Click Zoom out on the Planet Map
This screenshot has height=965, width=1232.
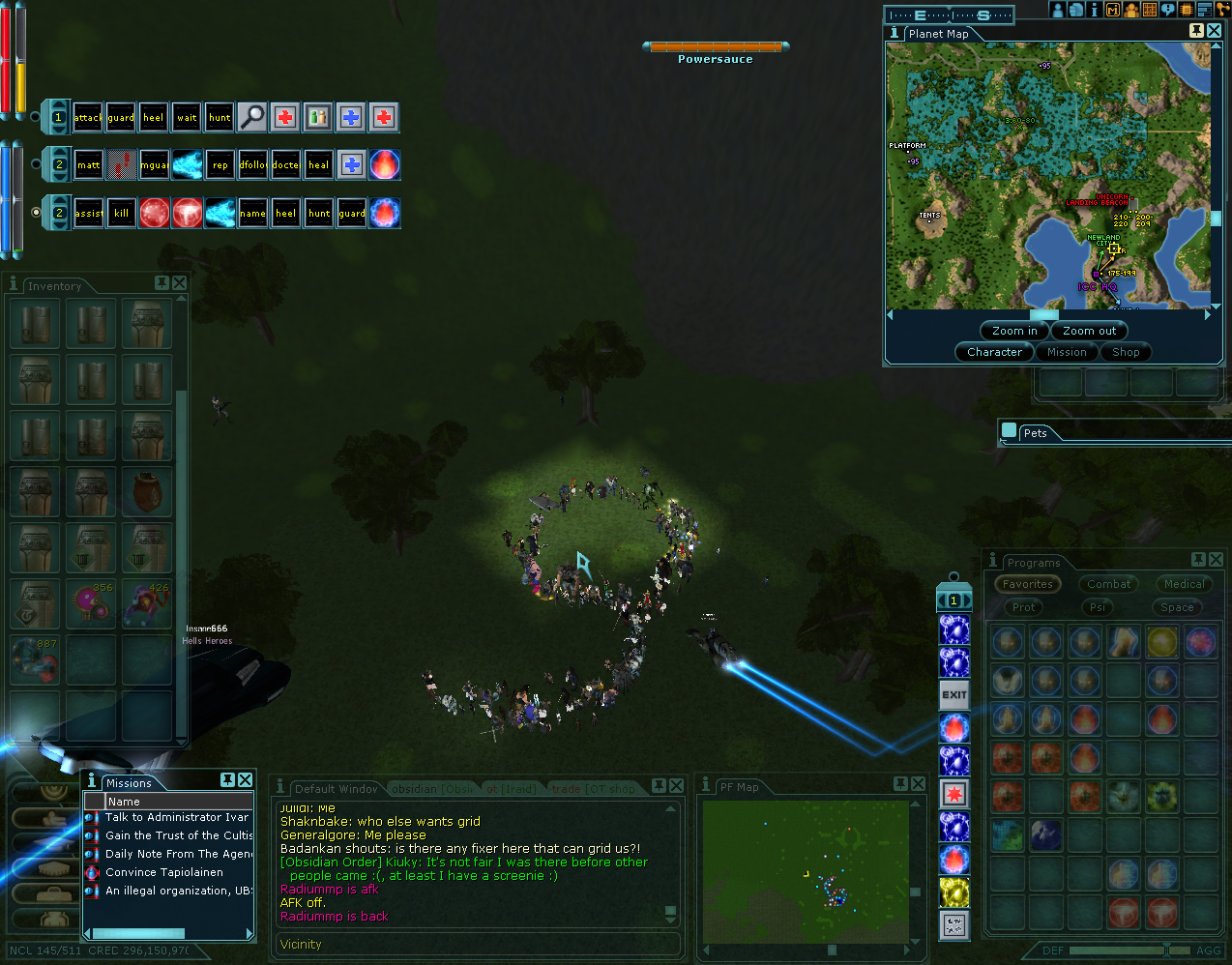(1089, 331)
